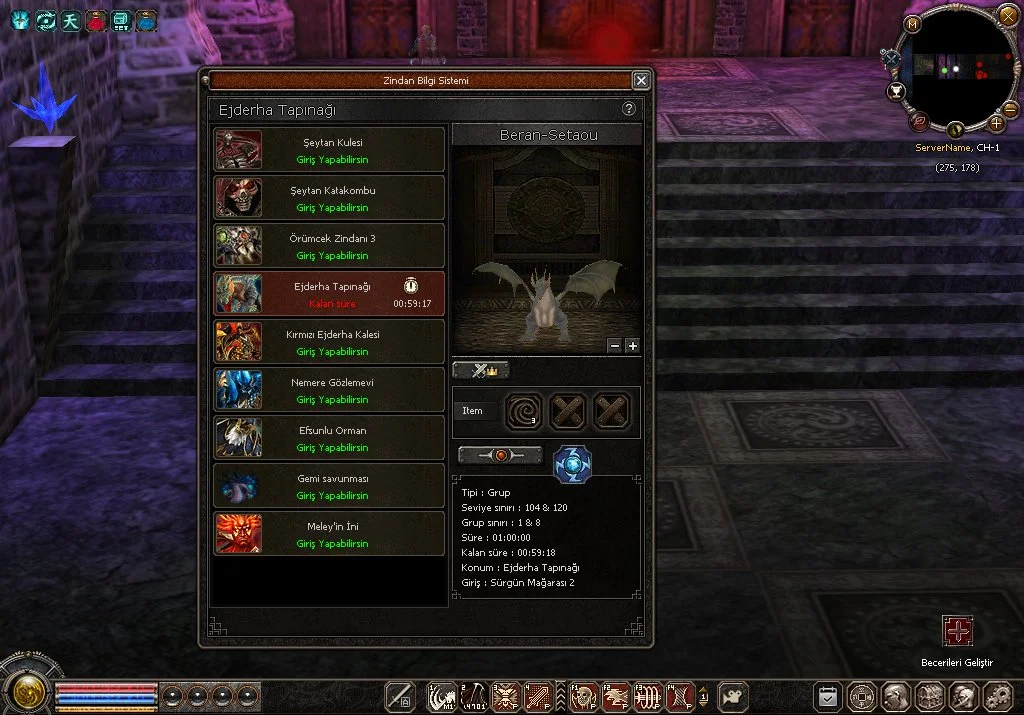
Task: Click the crossed swords crown ranking button
Action: pos(481,370)
